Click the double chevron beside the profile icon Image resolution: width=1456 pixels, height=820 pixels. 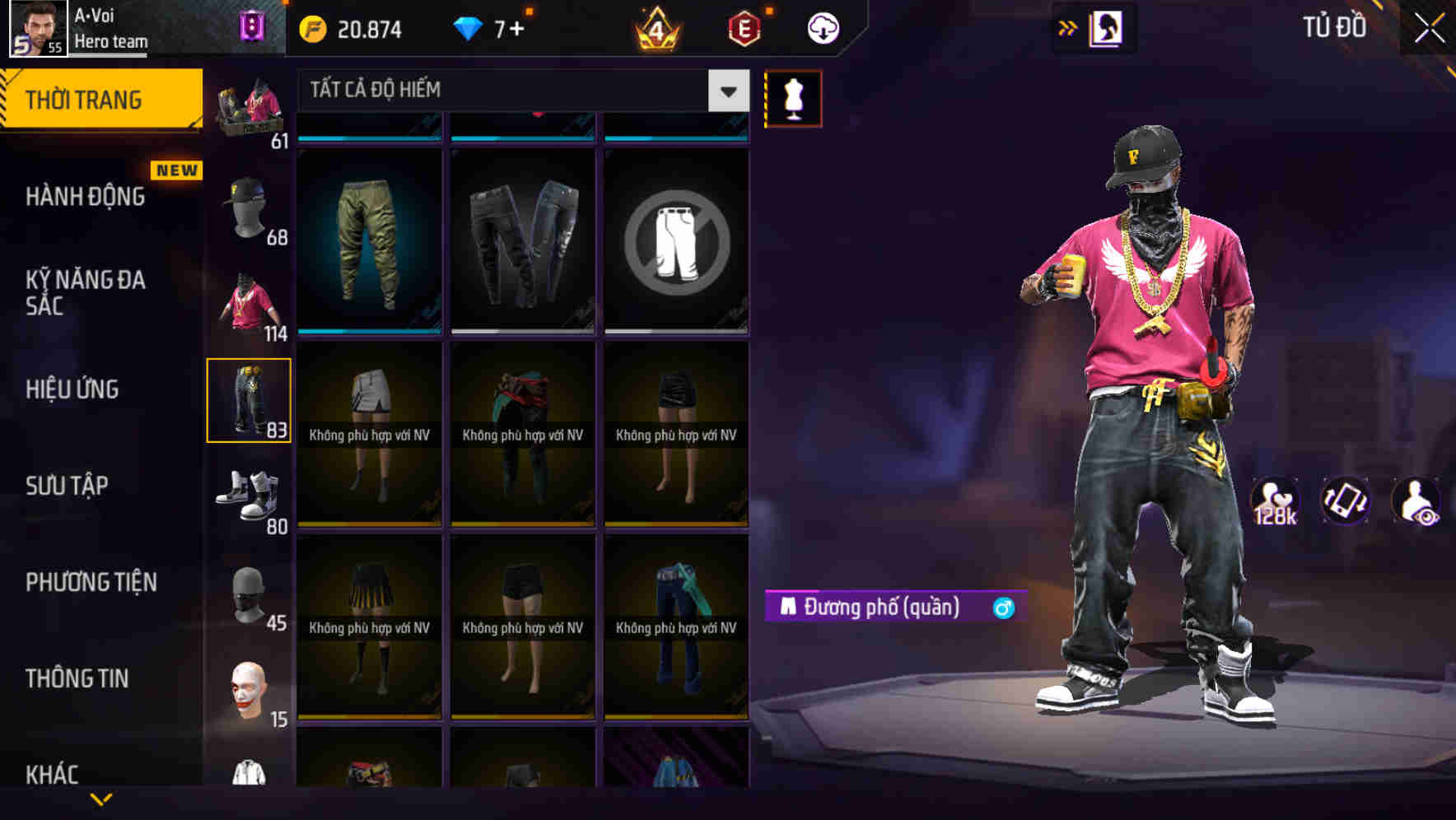point(1067,27)
